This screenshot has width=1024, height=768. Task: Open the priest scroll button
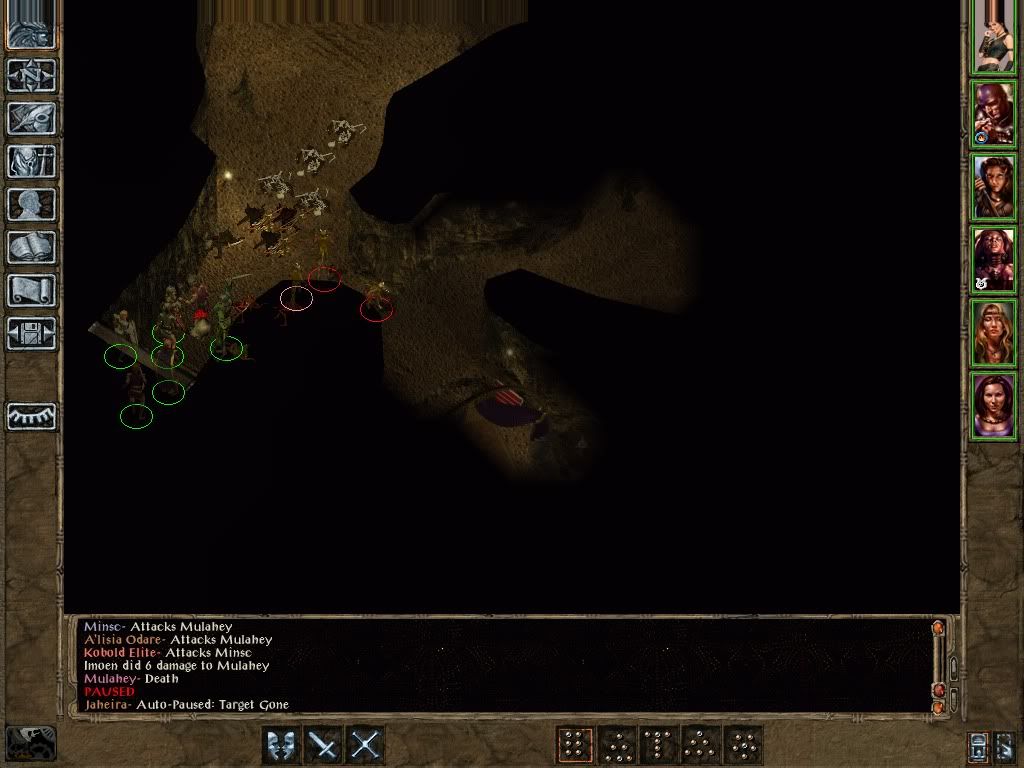pos(32,290)
